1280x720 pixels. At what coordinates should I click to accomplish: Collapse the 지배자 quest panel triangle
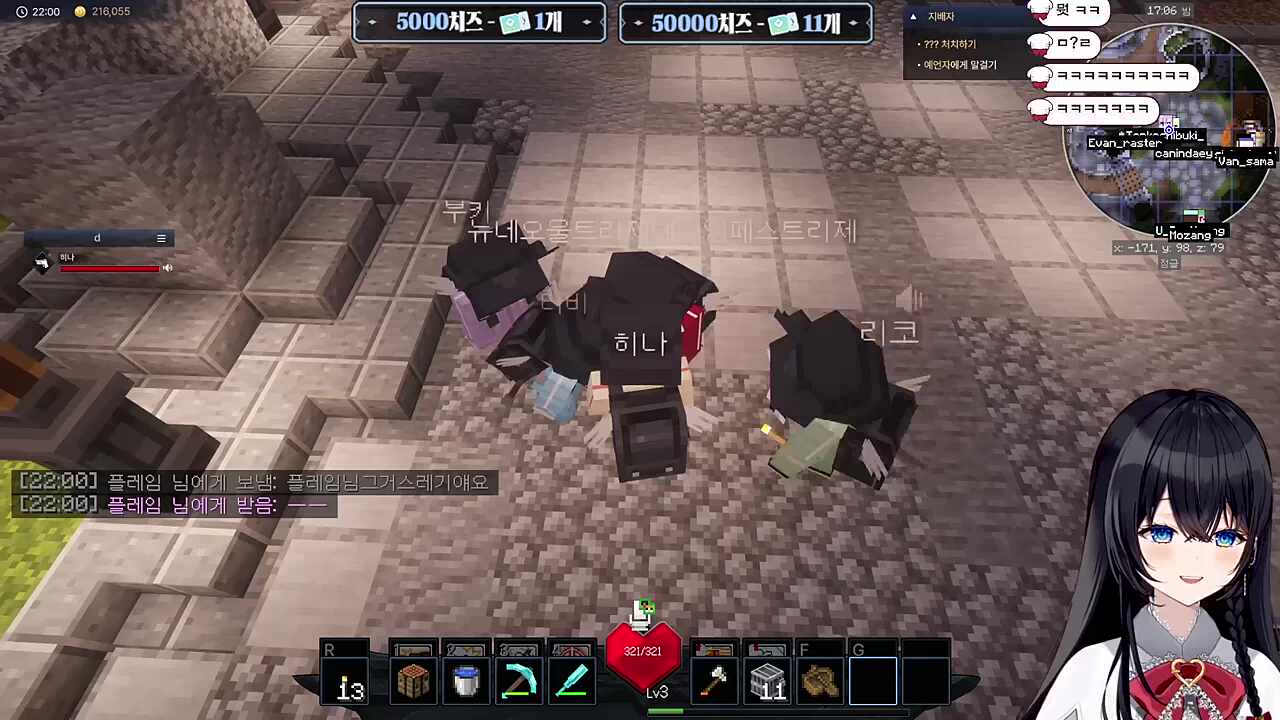click(x=913, y=16)
